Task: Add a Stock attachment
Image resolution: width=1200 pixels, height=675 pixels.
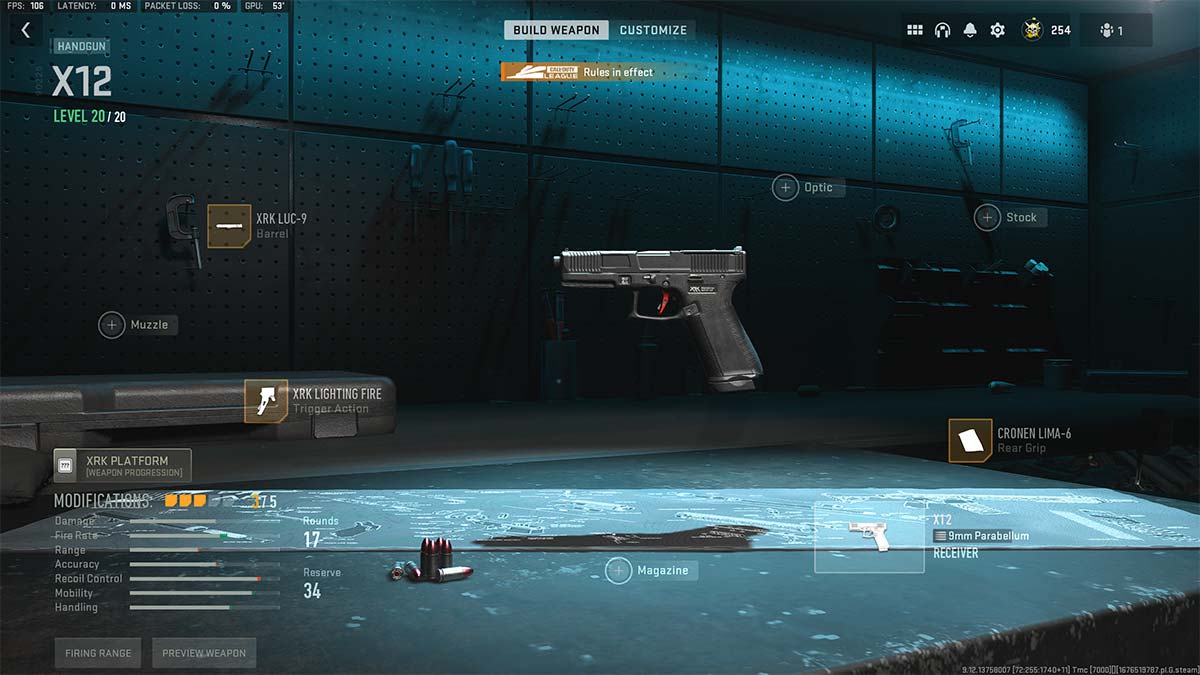Action: tap(988, 217)
